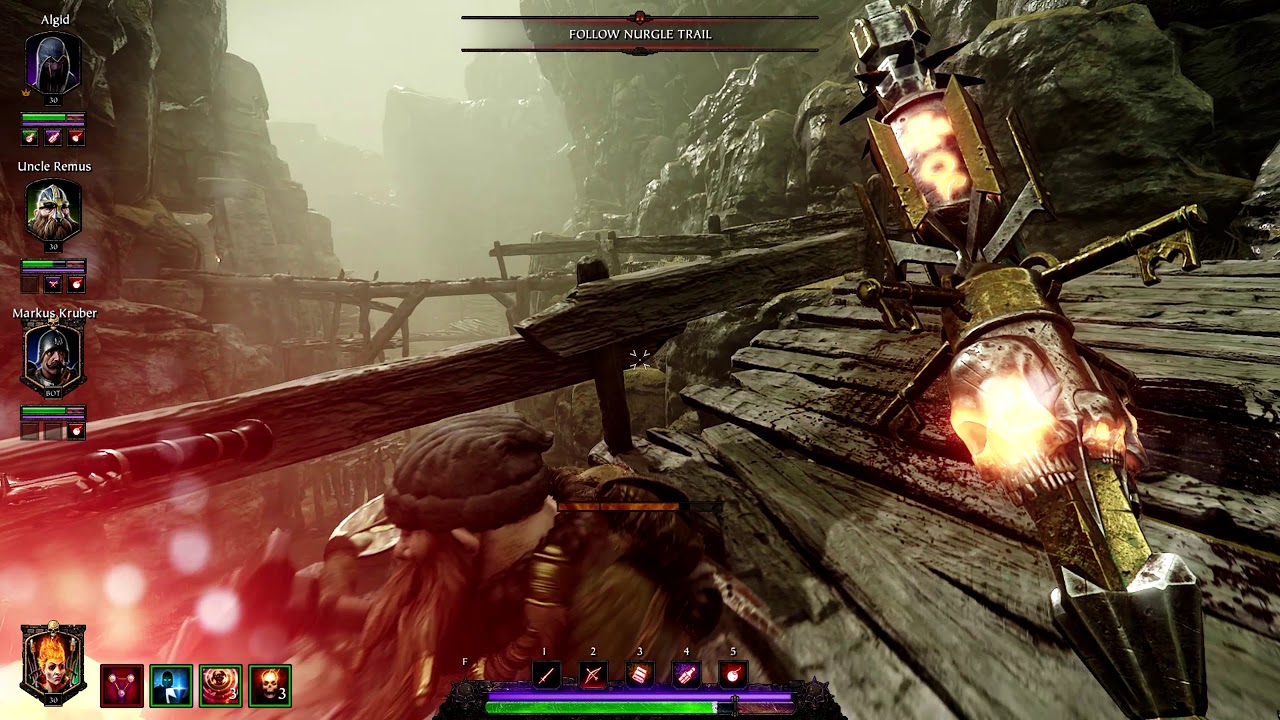Click your flame-haired Sienna portrait
Image resolution: width=1280 pixels, height=720 pixels.
pos(53,661)
